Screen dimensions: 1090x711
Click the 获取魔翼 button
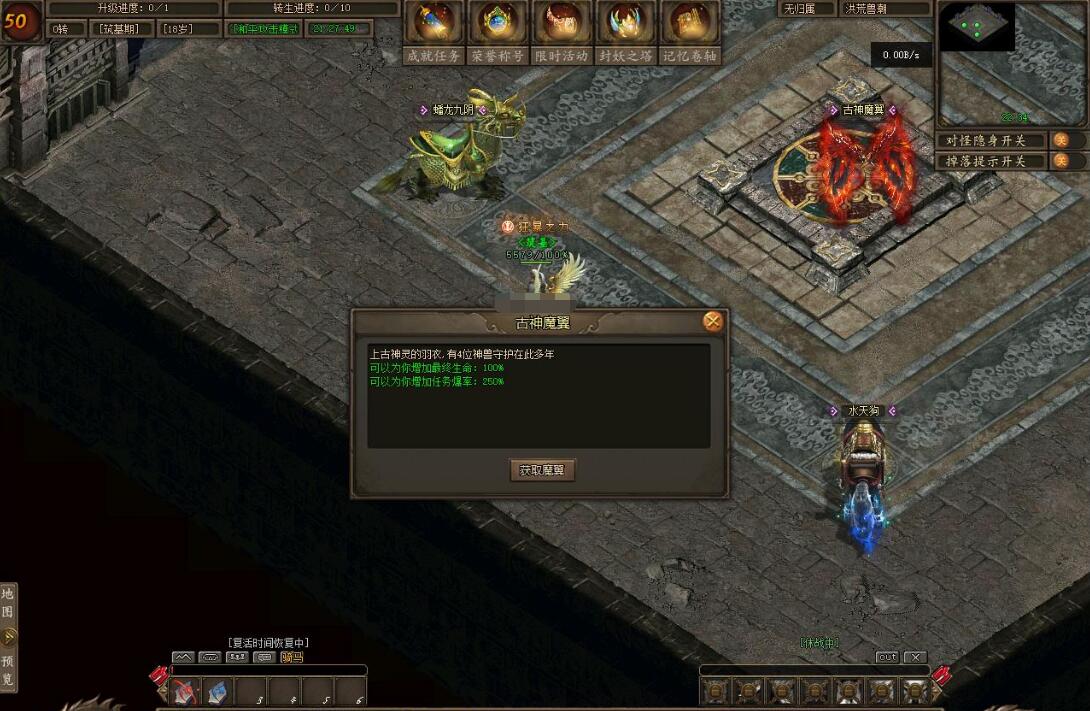542,470
